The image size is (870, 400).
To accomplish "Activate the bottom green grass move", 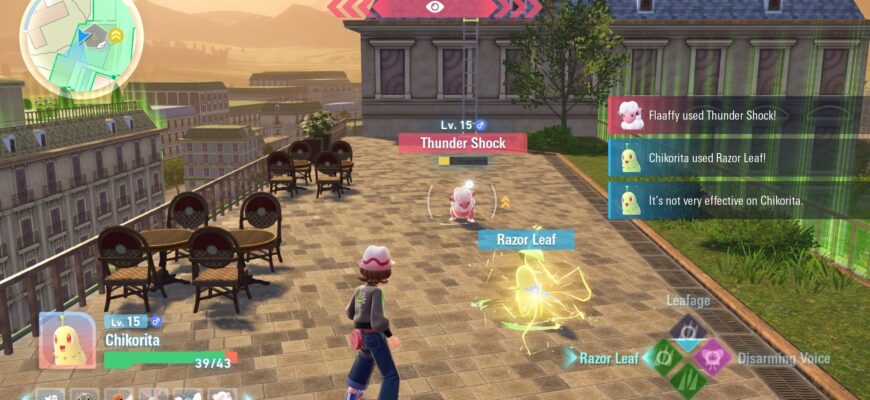I will point(686,380).
